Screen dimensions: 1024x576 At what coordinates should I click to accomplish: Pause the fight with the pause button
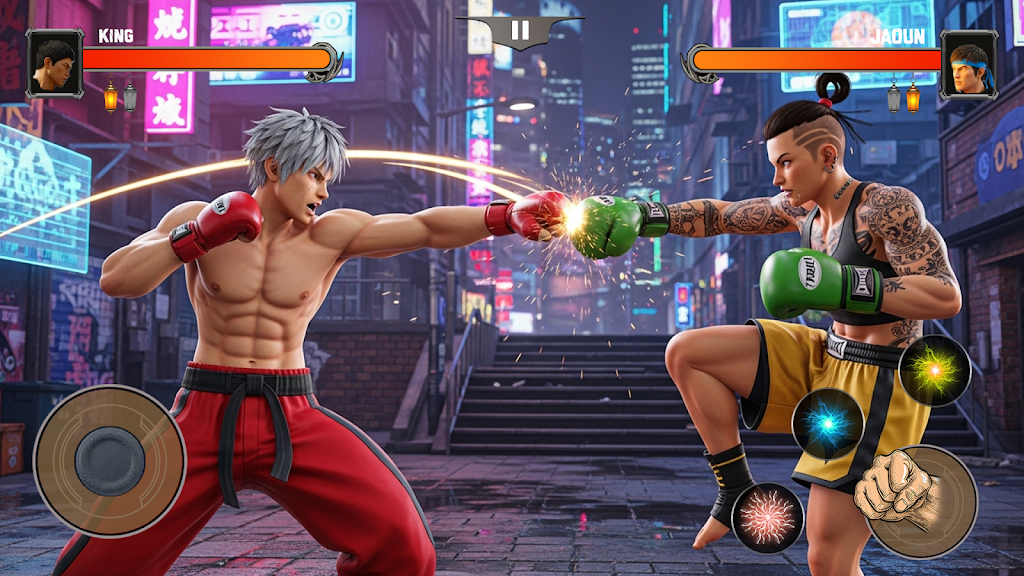tap(520, 30)
